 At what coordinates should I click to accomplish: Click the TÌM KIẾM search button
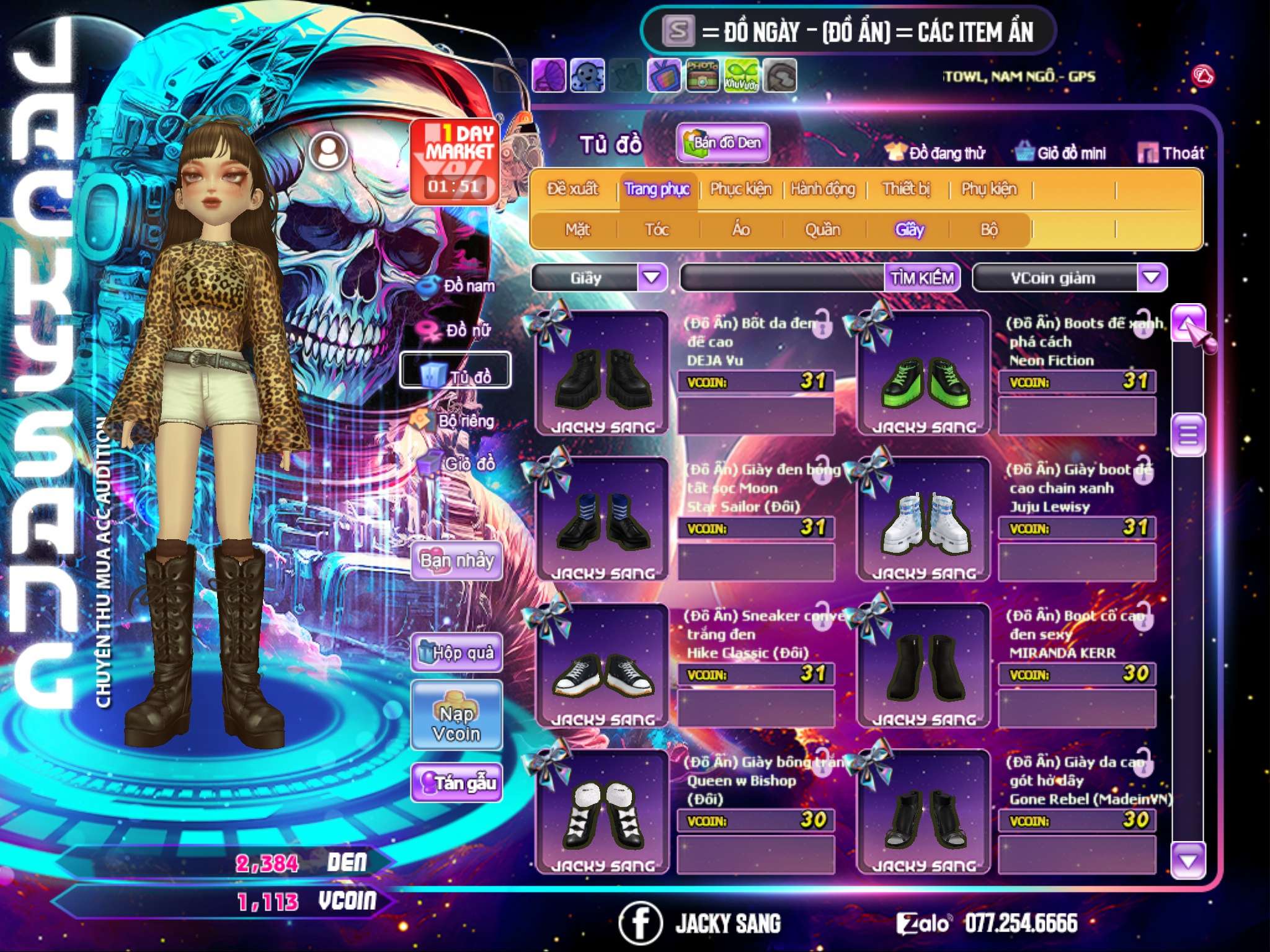pos(921,278)
